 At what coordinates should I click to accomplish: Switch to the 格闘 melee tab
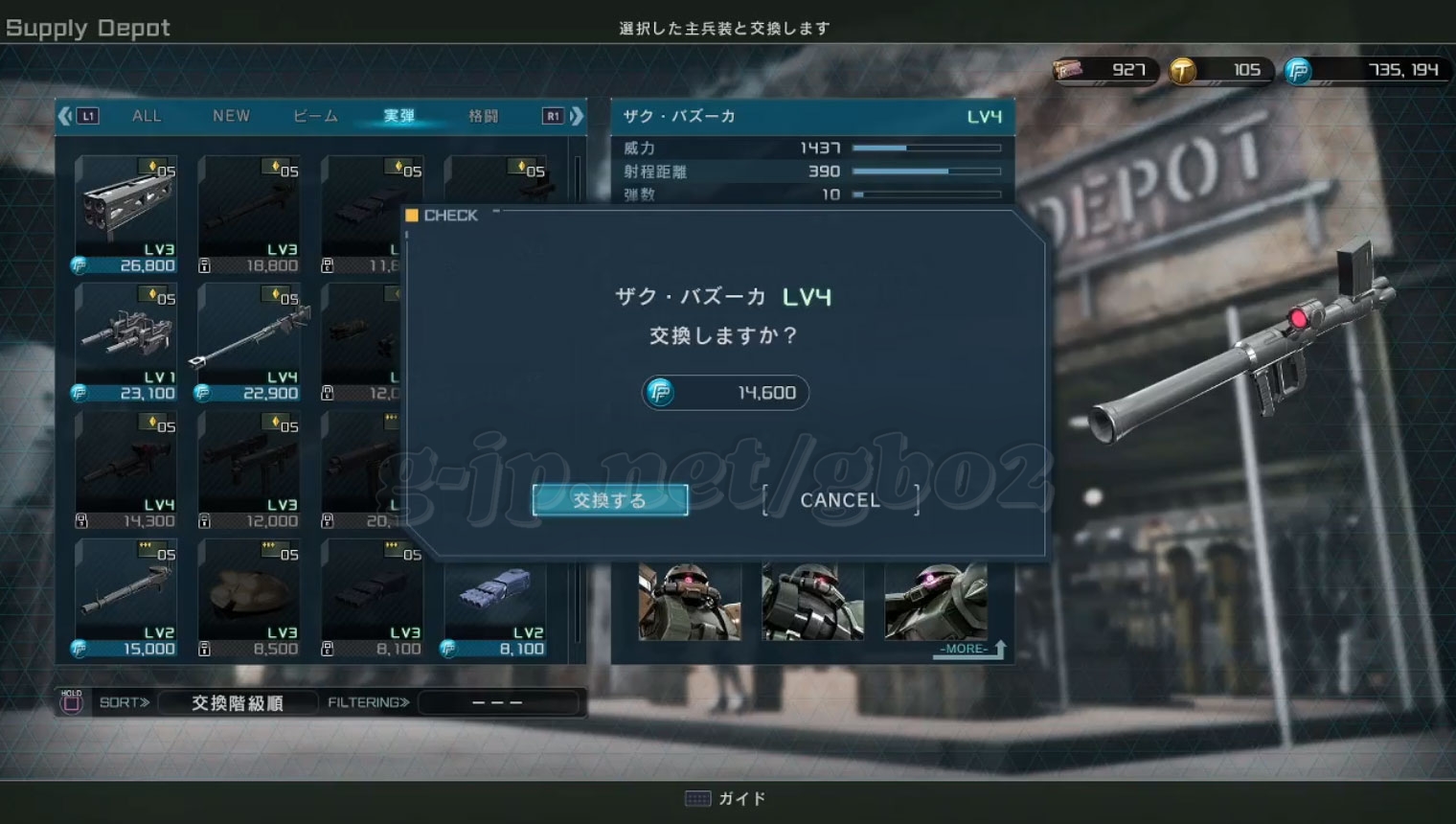coord(484,116)
